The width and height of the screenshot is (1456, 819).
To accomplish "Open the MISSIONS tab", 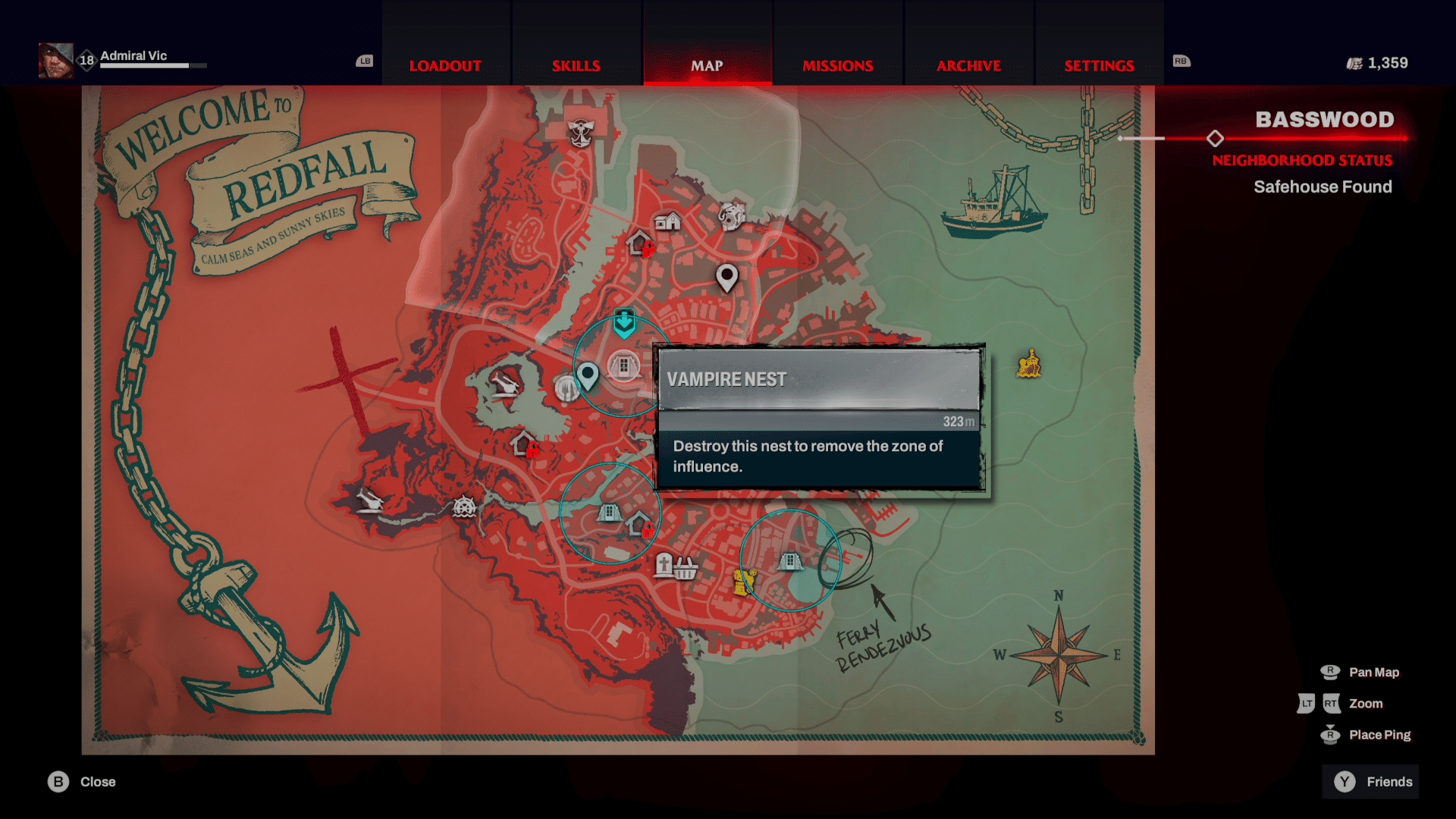I will pyautogui.click(x=837, y=66).
